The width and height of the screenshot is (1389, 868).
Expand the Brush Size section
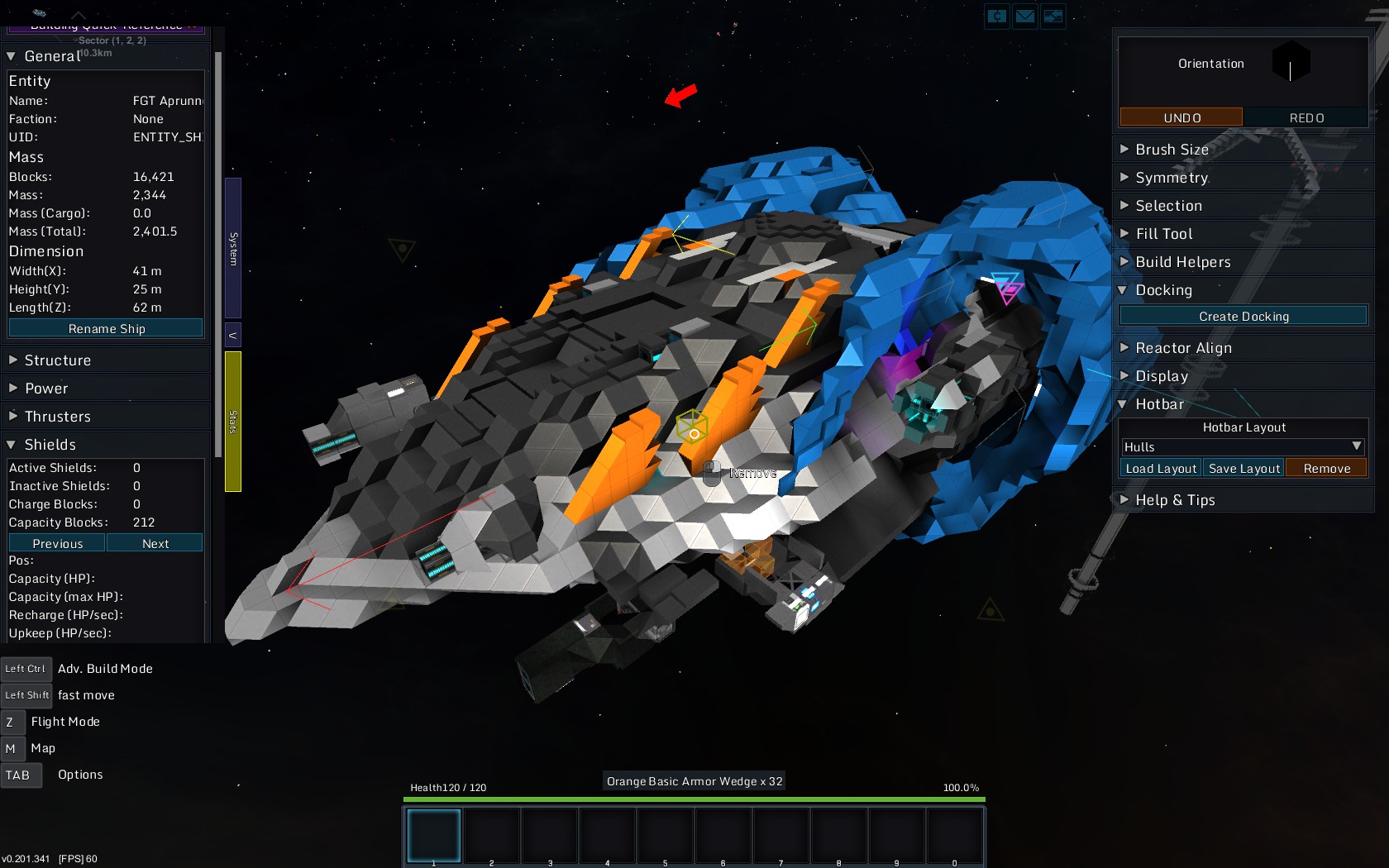(x=1171, y=150)
